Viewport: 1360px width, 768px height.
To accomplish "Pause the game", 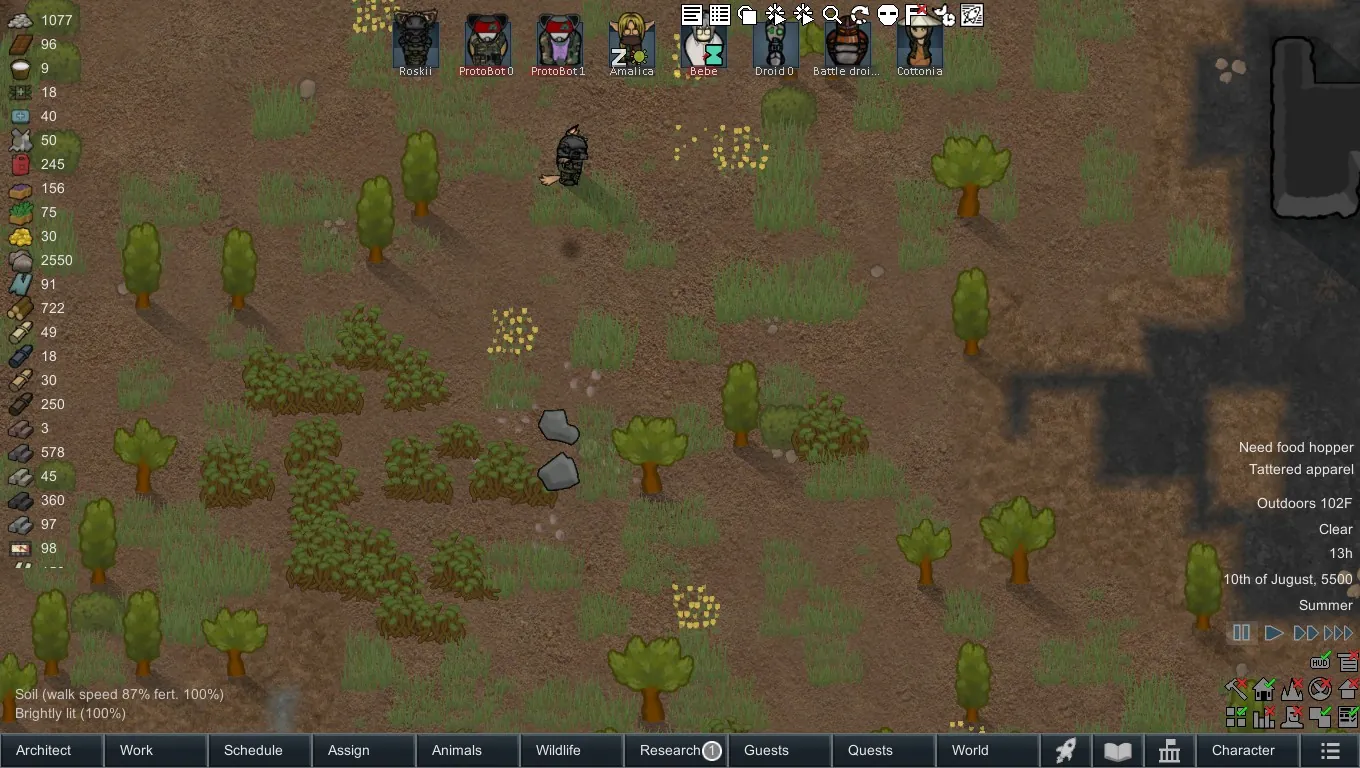I will point(1241,633).
